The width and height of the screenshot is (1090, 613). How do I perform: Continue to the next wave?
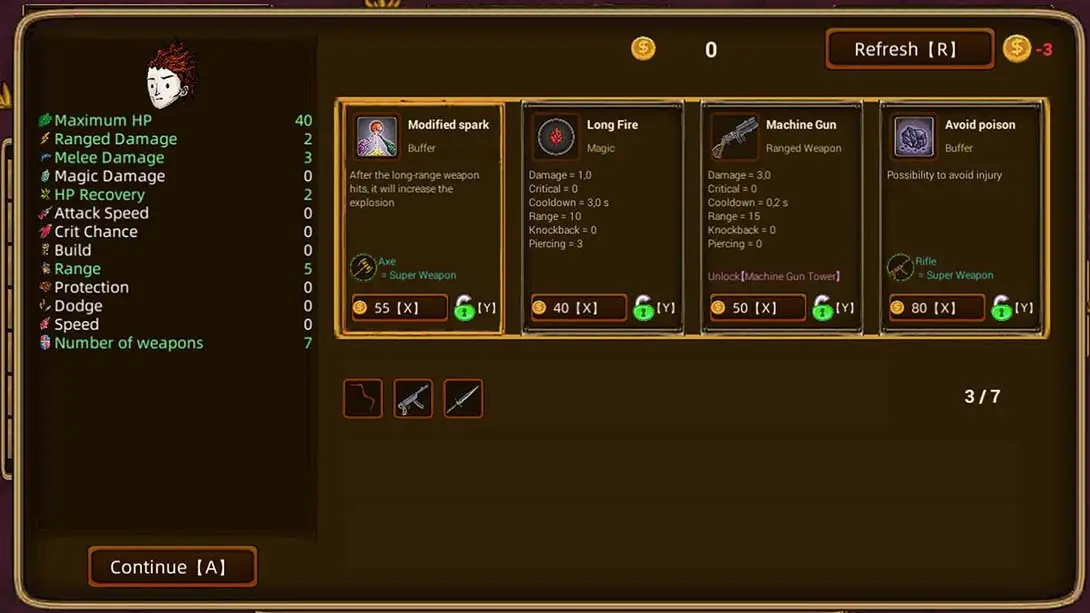172,567
